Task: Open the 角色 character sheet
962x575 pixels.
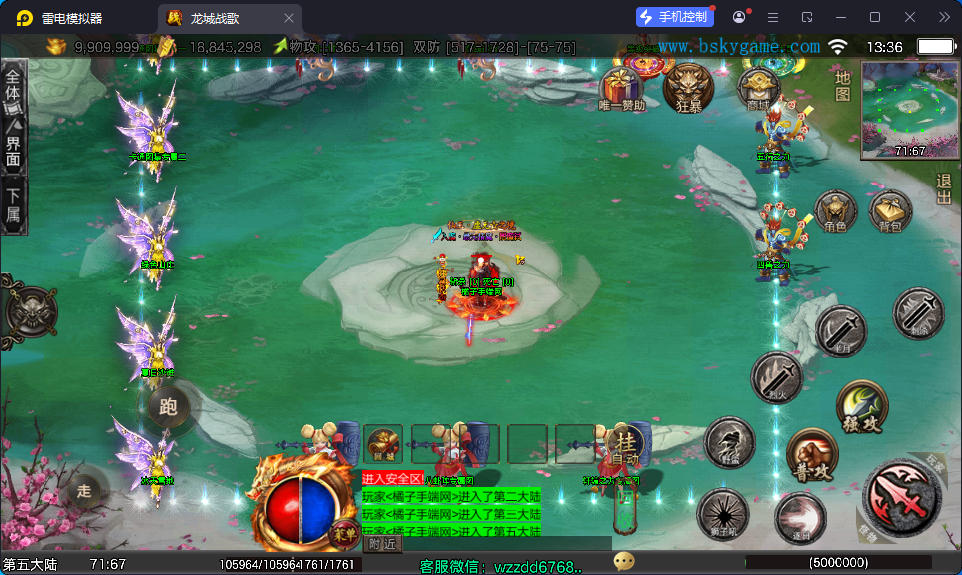Action: point(835,211)
